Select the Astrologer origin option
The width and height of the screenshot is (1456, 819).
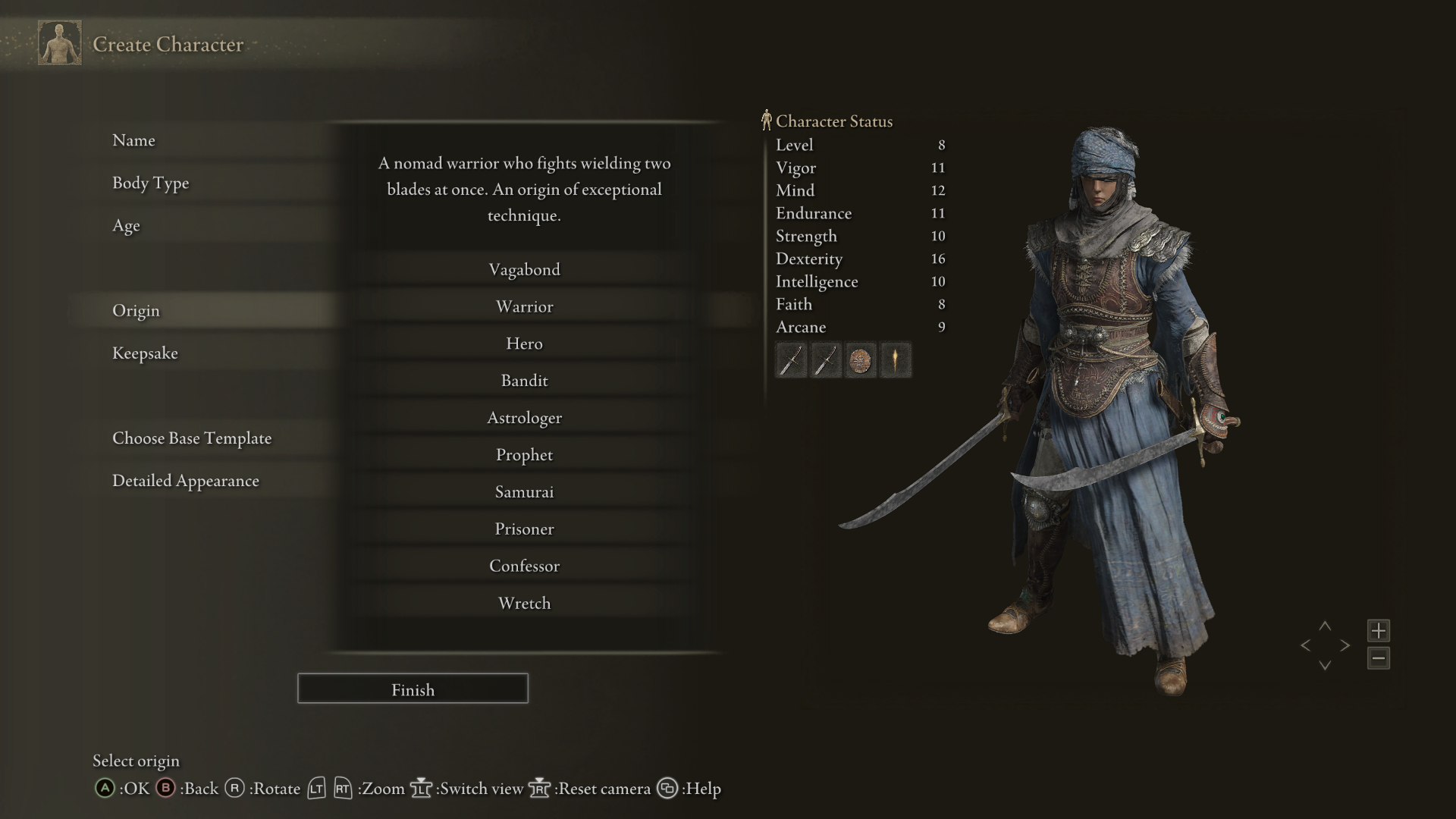pyautogui.click(x=525, y=417)
